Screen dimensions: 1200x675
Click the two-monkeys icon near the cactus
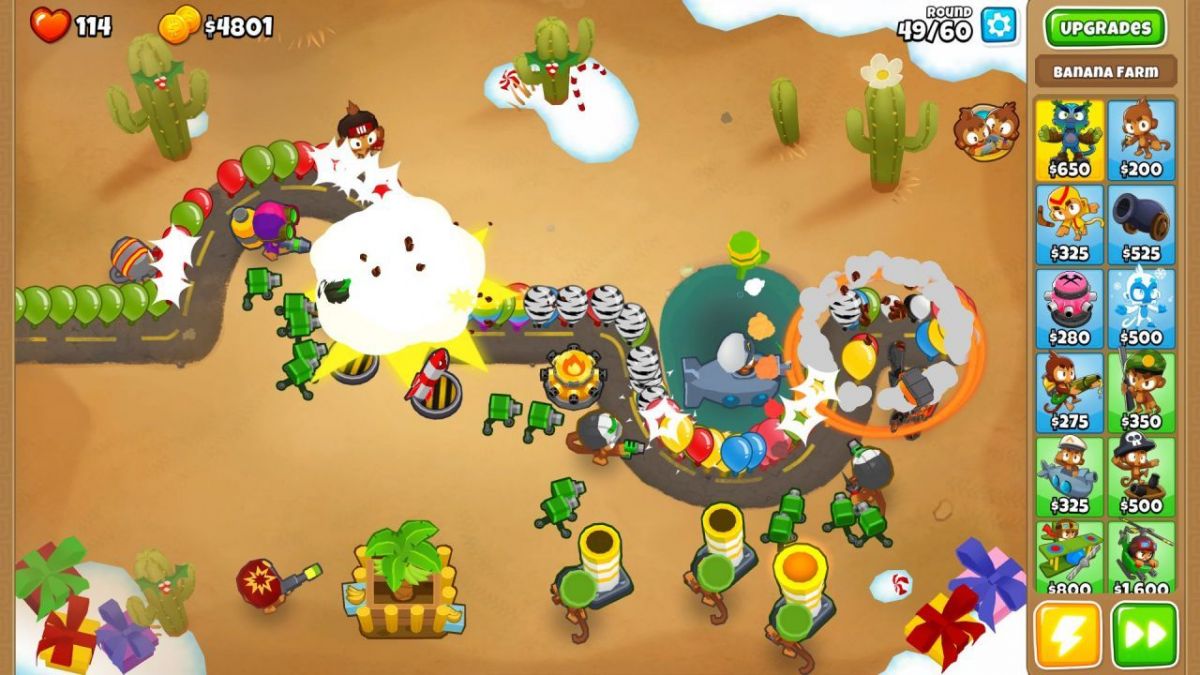[x=987, y=131]
